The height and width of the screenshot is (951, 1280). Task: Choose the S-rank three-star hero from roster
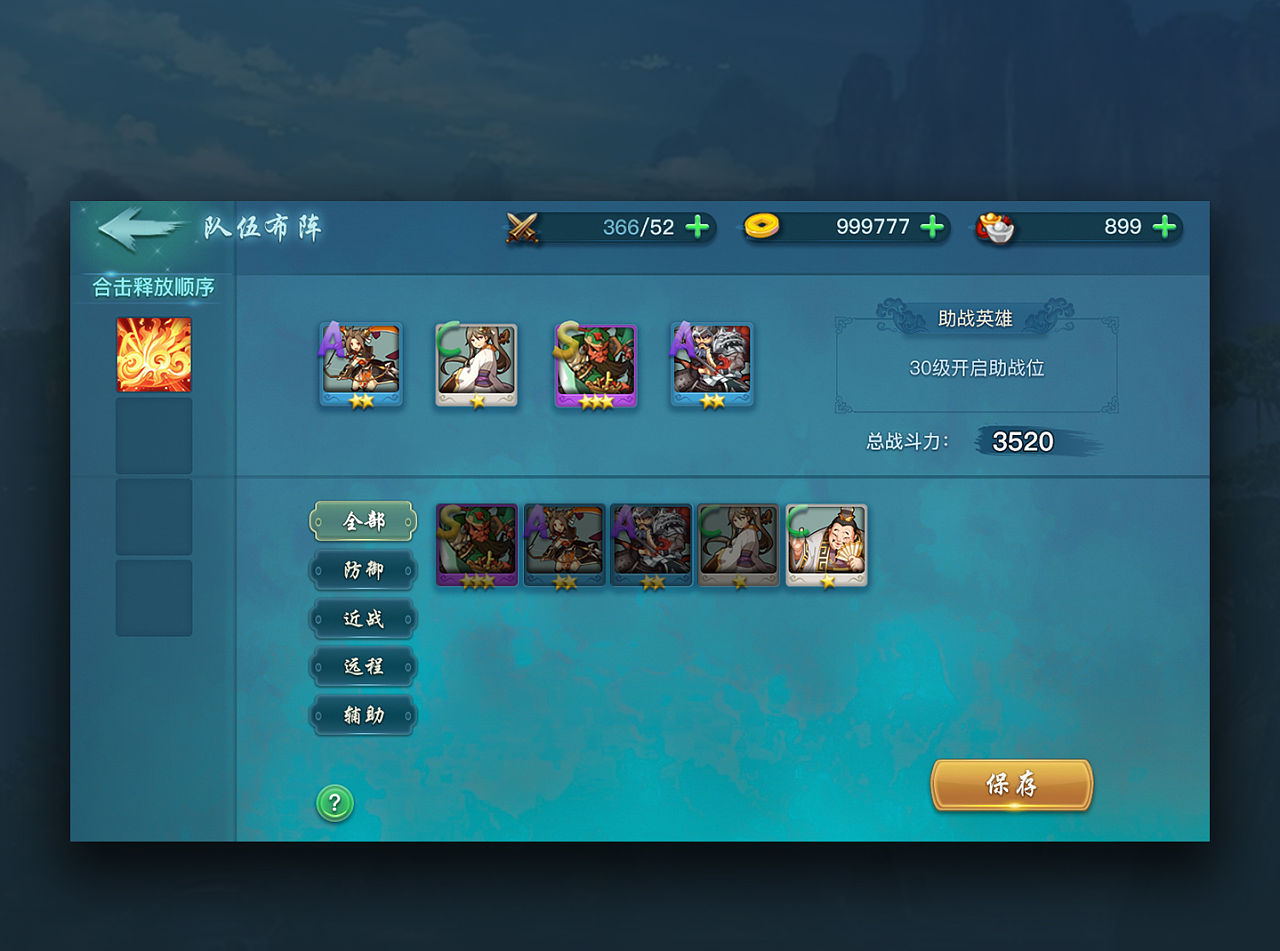click(477, 545)
